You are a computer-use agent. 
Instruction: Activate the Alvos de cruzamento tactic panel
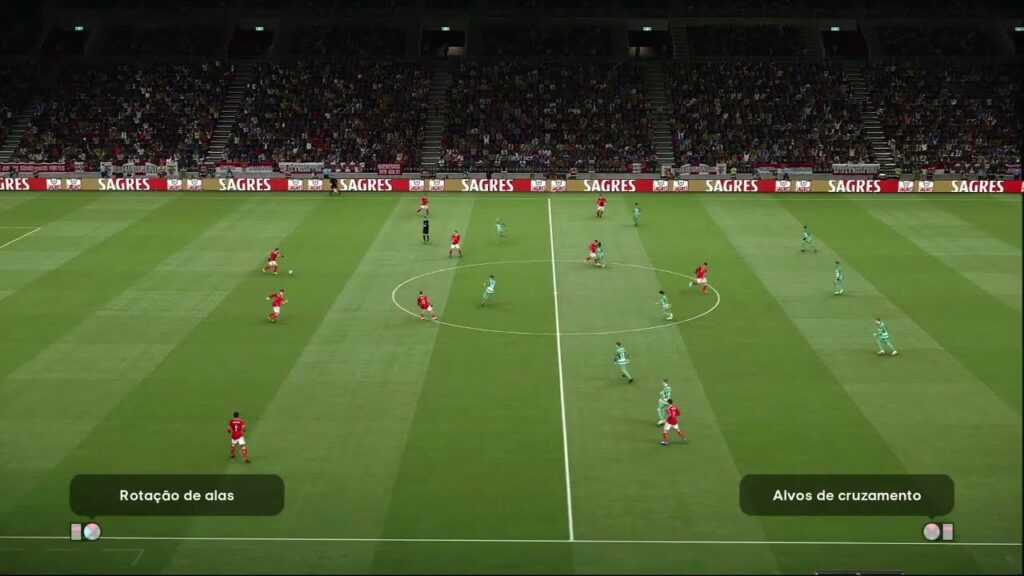click(846, 495)
